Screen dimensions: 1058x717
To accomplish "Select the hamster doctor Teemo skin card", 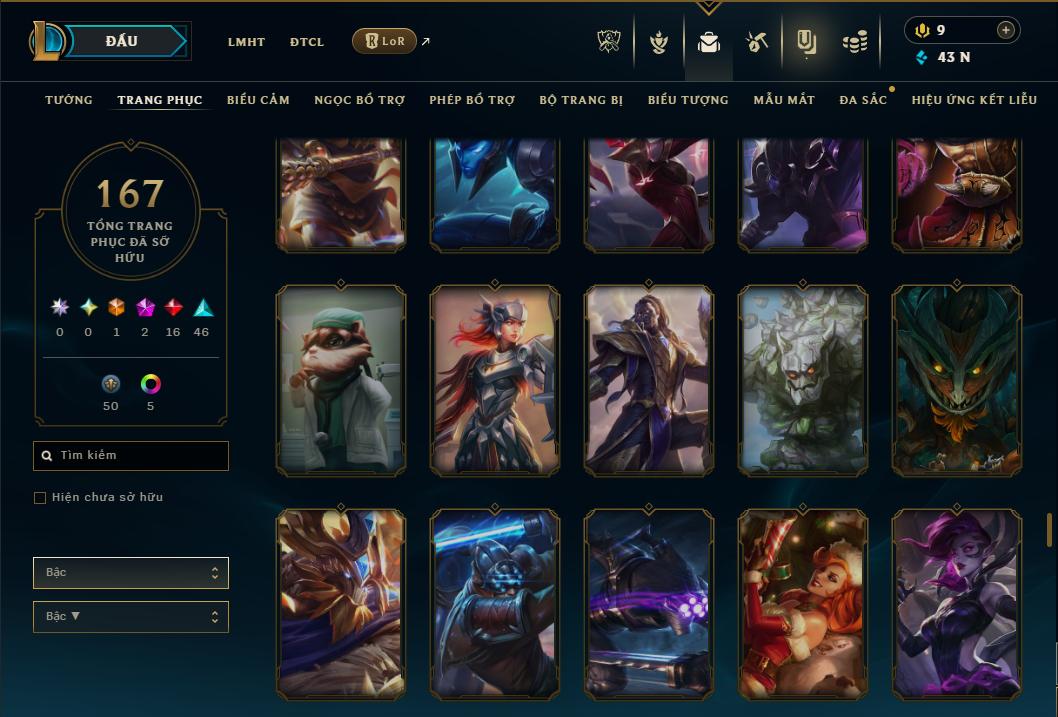I will click(x=341, y=381).
